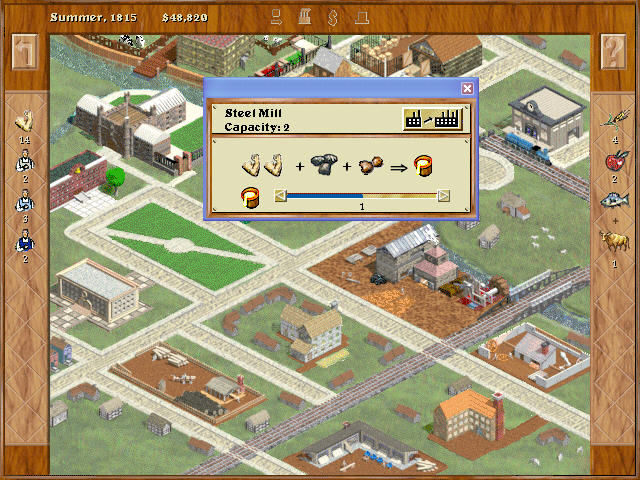Increase steel production with the right arrow

pyautogui.click(x=444, y=196)
